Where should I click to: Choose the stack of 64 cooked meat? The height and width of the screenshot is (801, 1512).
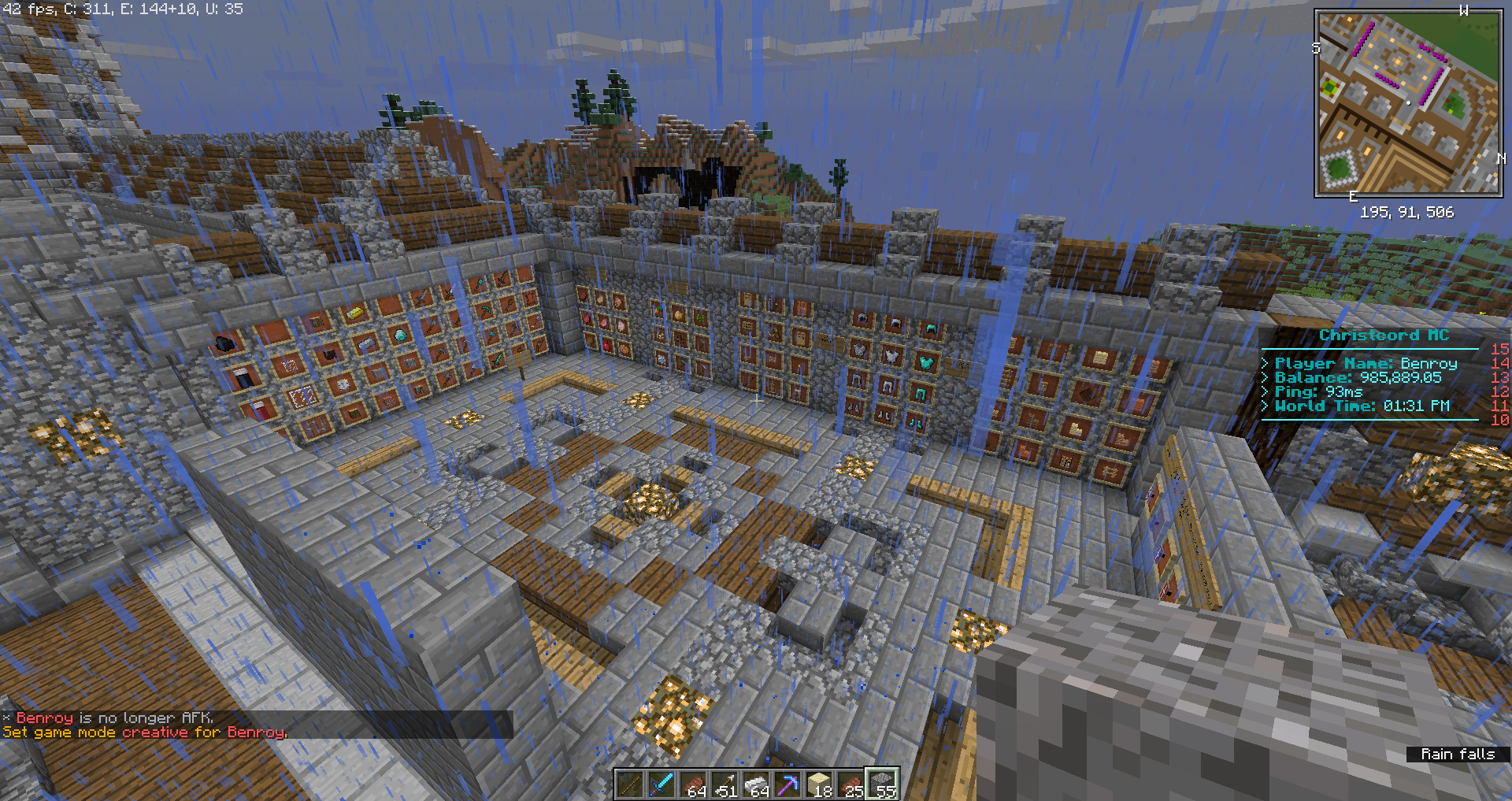[x=693, y=784]
